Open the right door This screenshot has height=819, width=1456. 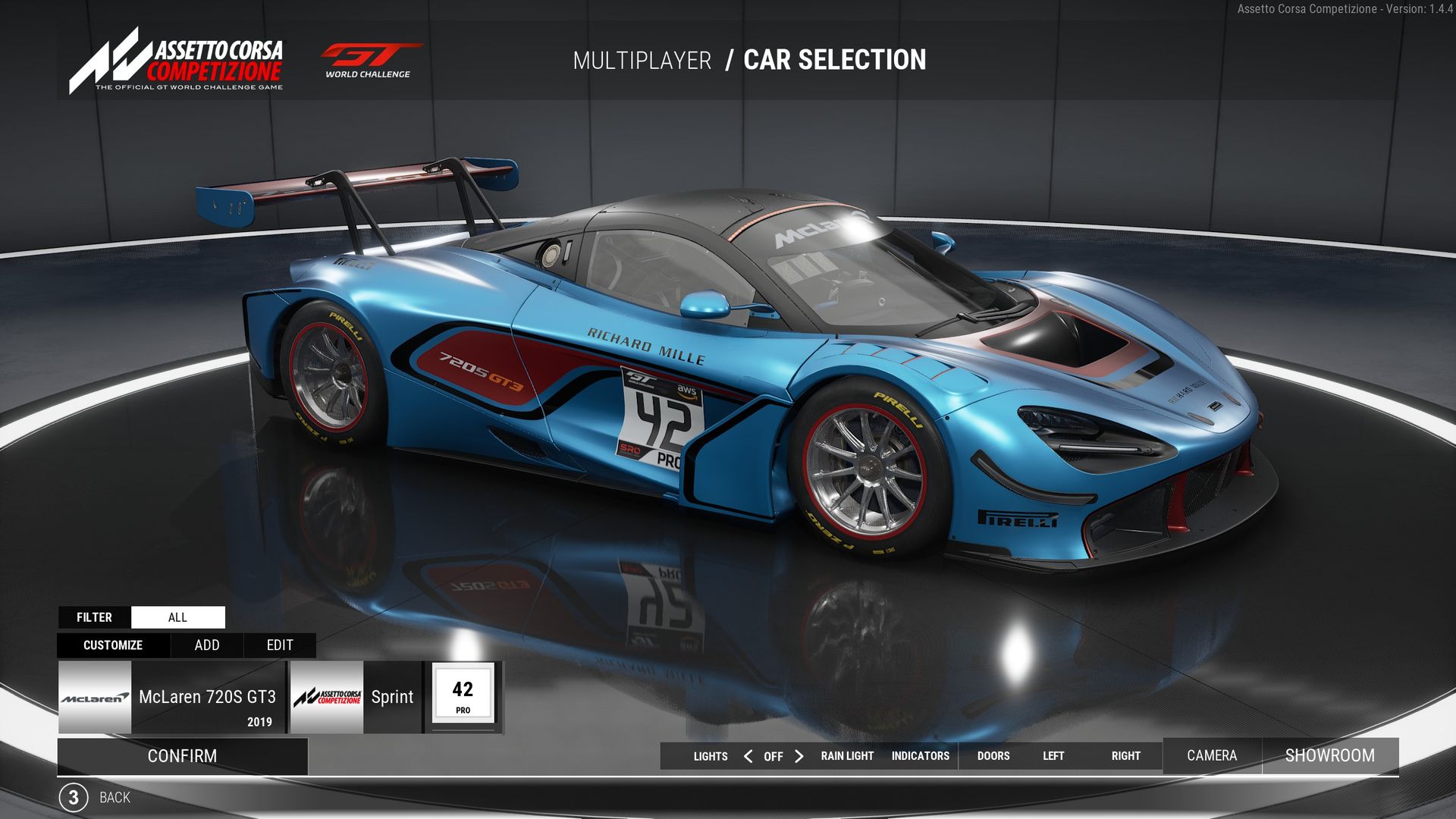pos(1125,756)
